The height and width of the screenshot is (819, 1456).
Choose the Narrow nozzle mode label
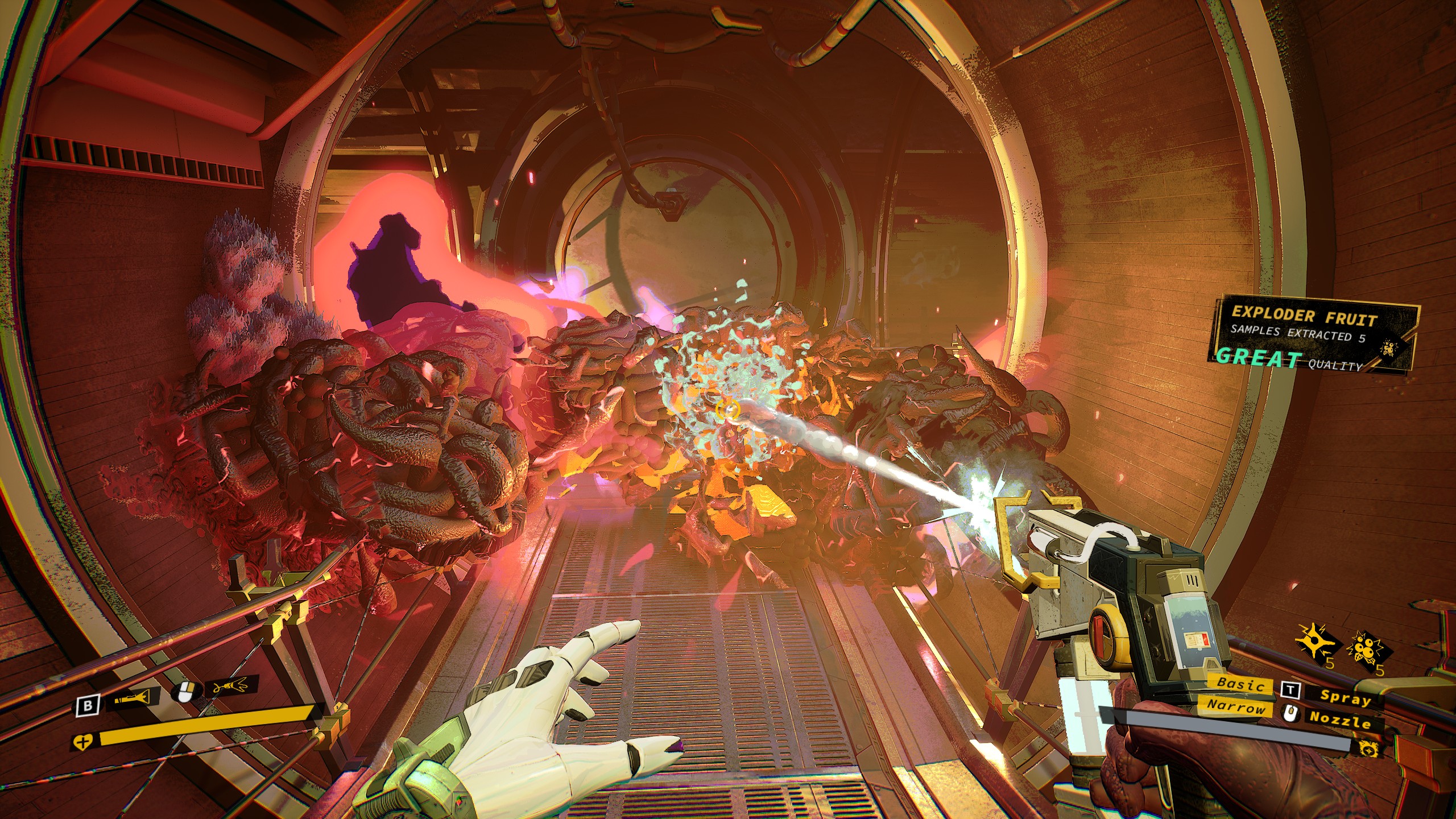click(1236, 708)
